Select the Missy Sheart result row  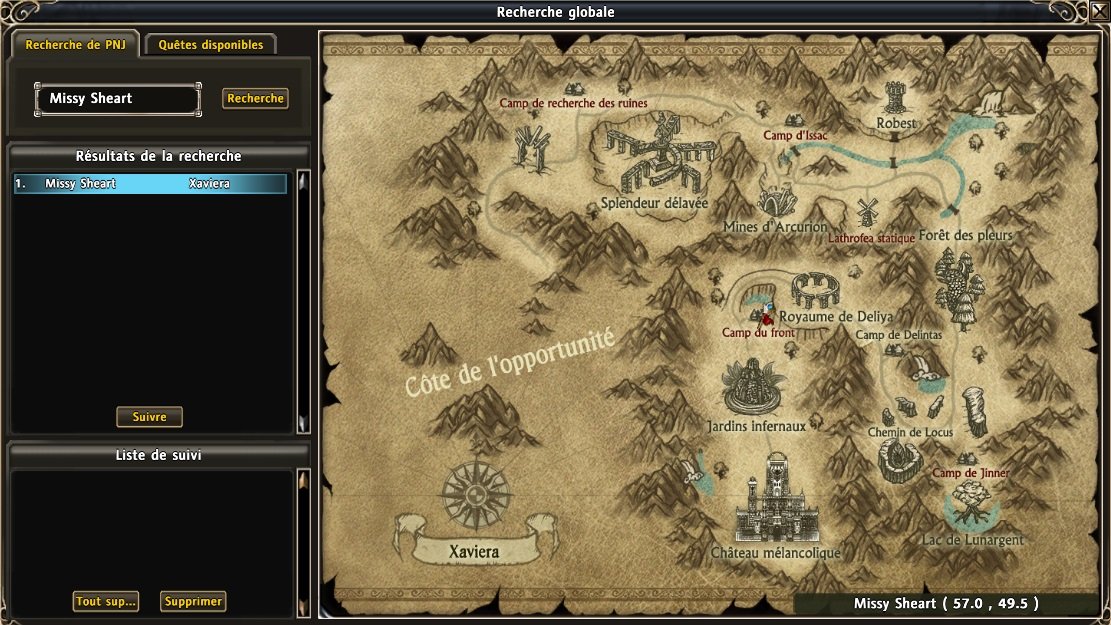click(150, 184)
